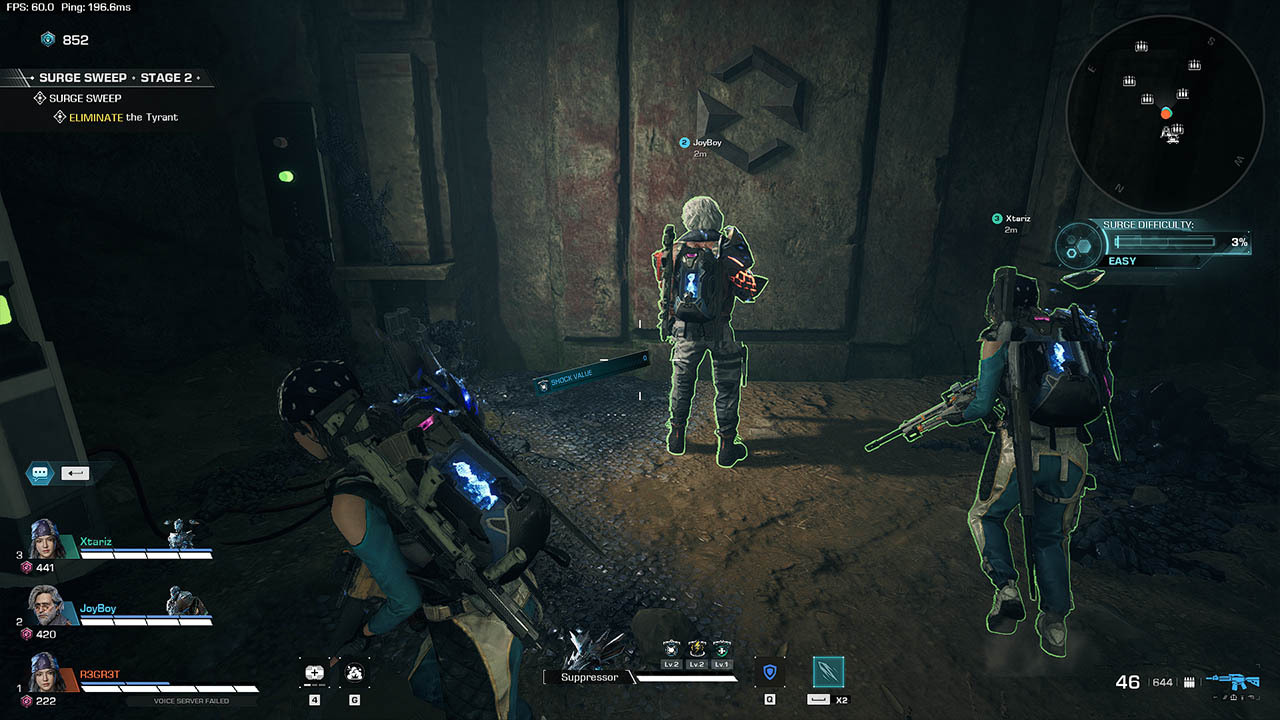This screenshot has height=720, width=1280.
Task: Activate the blue shield ability
Action: click(x=769, y=672)
